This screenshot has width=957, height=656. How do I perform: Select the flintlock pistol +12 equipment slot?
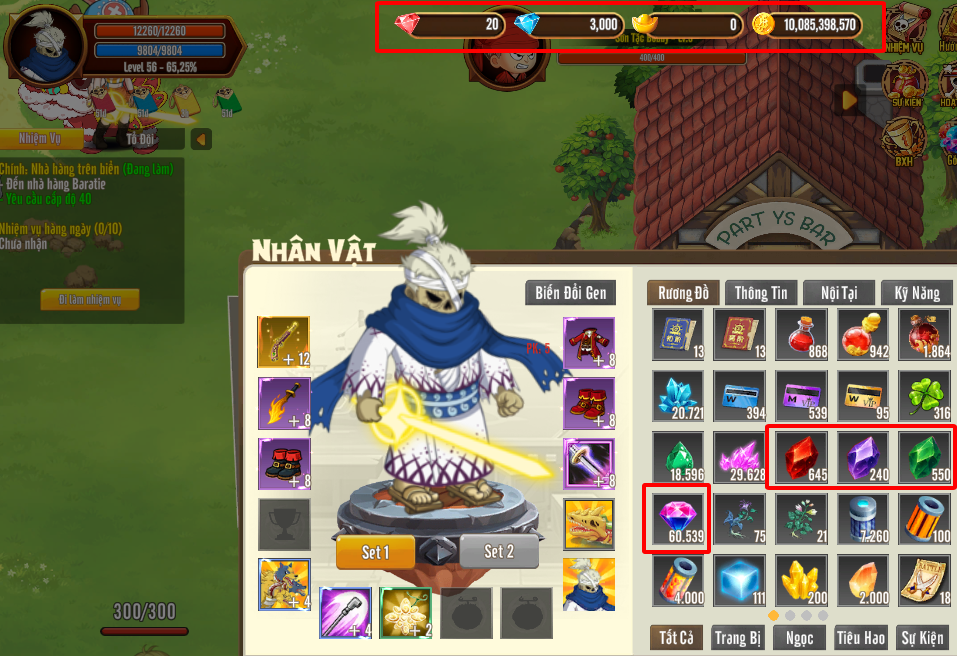tap(284, 342)
